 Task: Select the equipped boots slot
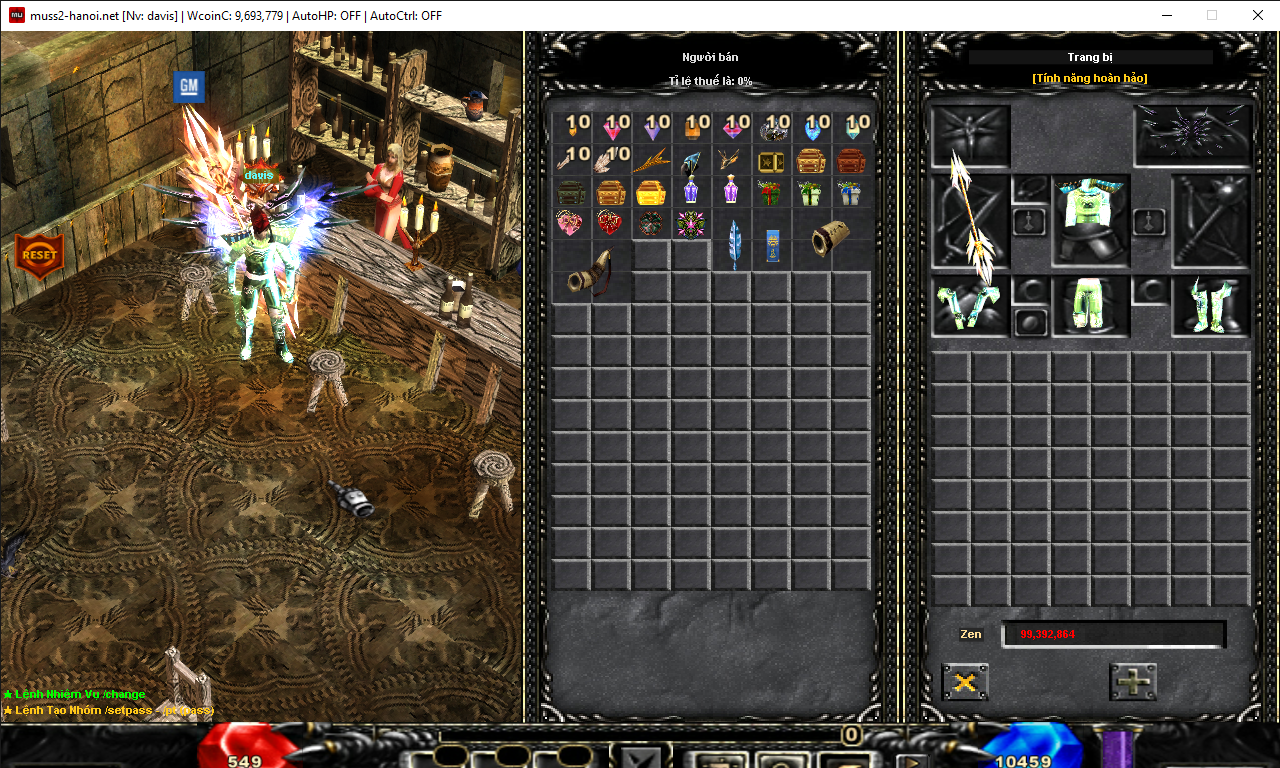click(1211, 306)
